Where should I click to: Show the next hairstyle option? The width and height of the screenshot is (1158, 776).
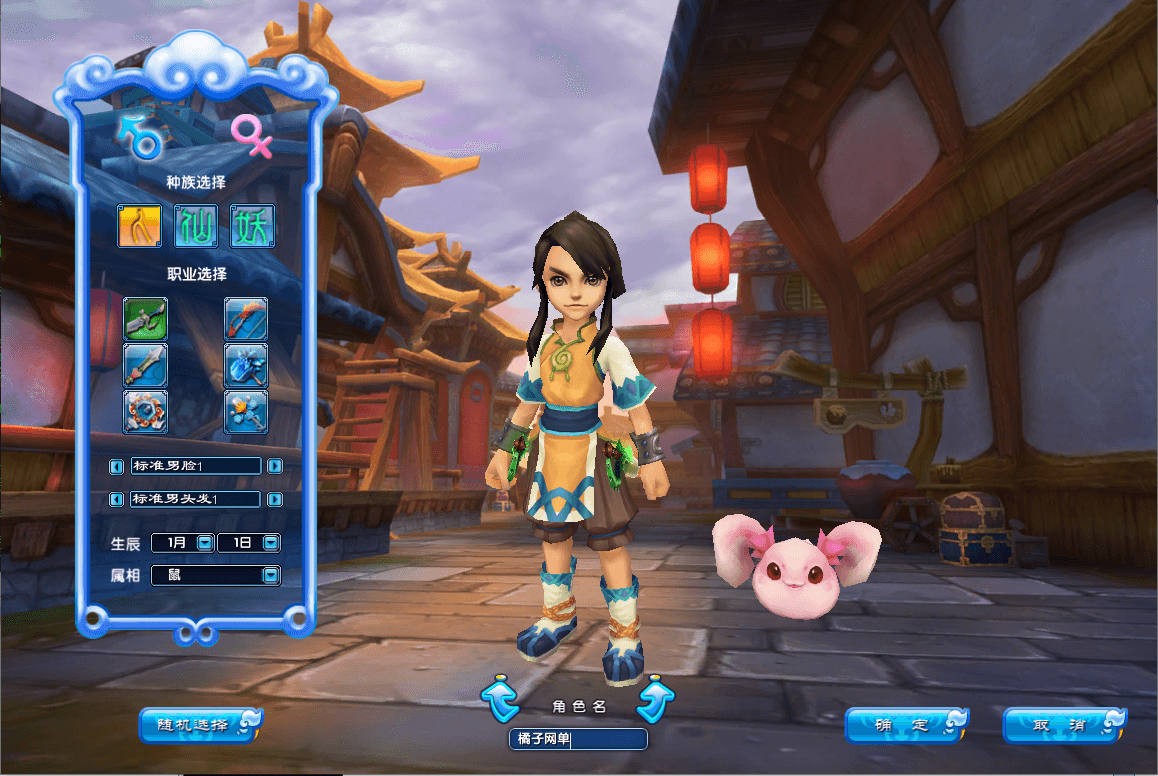275,499
